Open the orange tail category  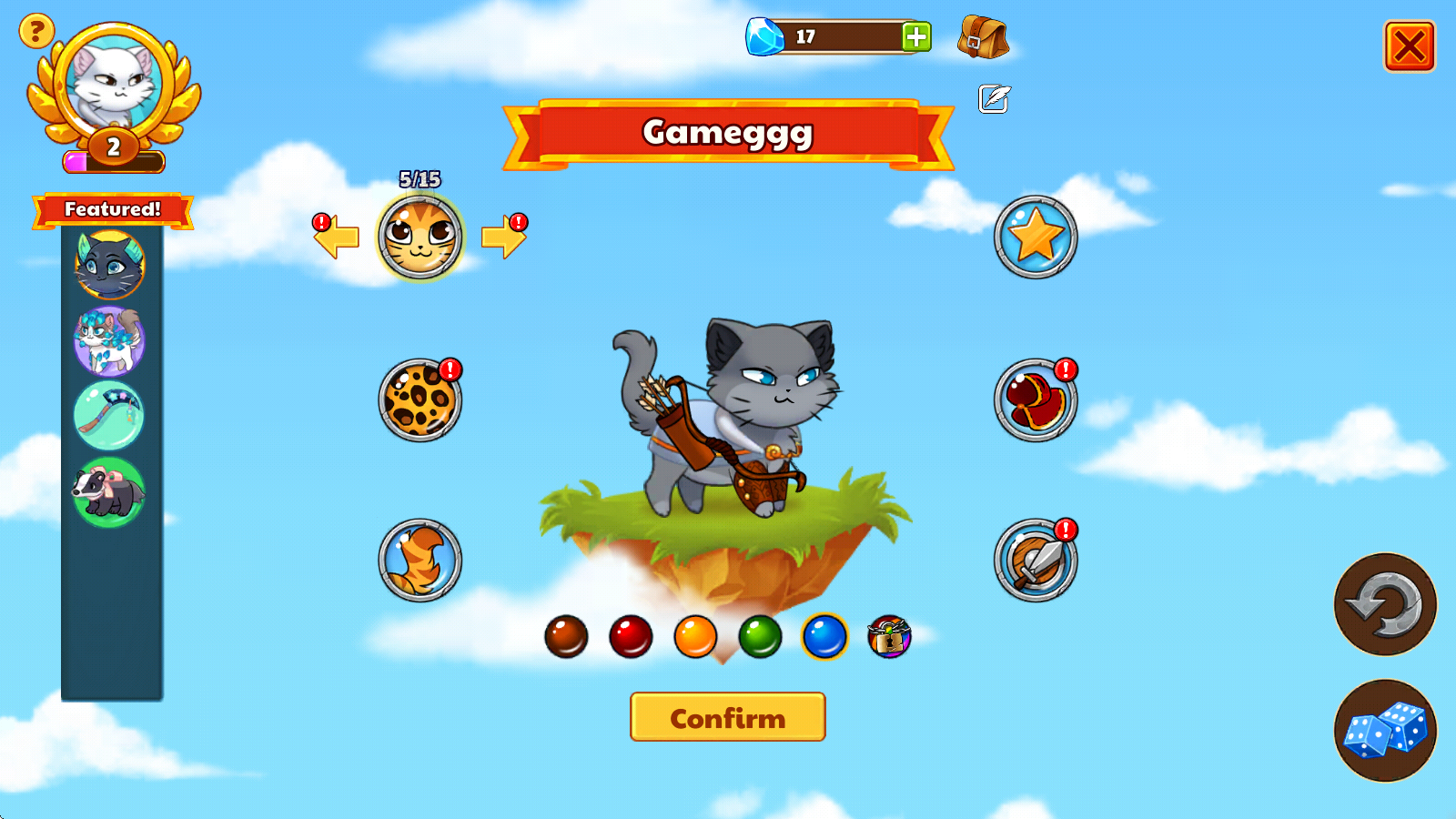click(x=420, y=561)
